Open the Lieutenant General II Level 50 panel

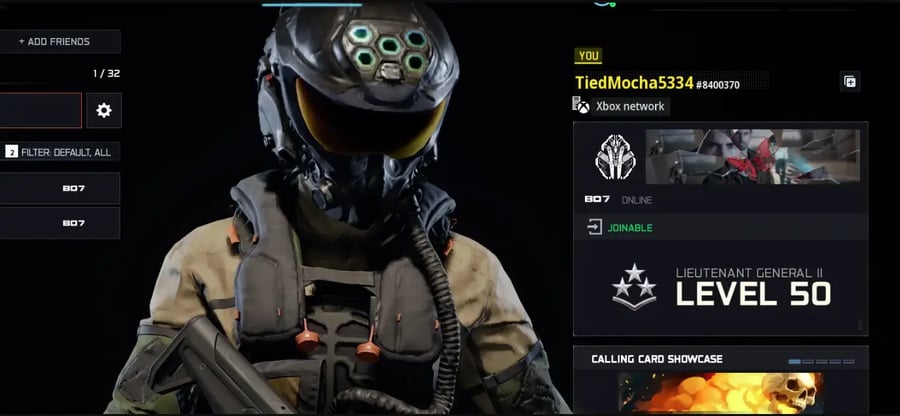(x=720, y=287)
